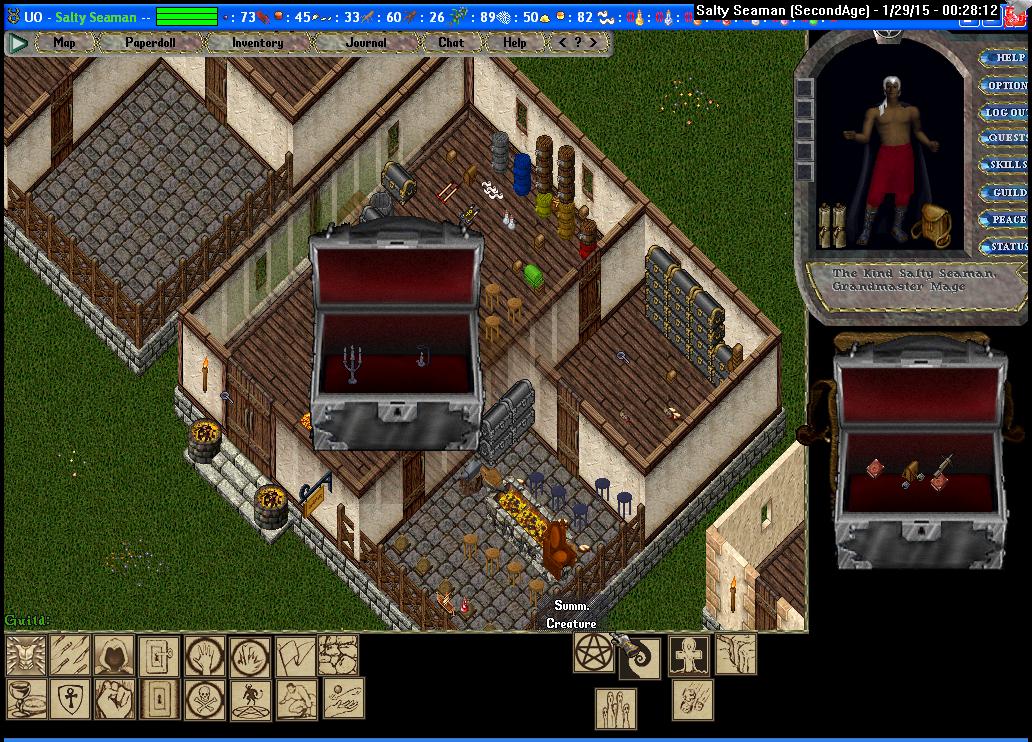Open the QUESTS button on the paperdoll
The height and width of the screenshot is (742, 1032).
click(1007, 138)
